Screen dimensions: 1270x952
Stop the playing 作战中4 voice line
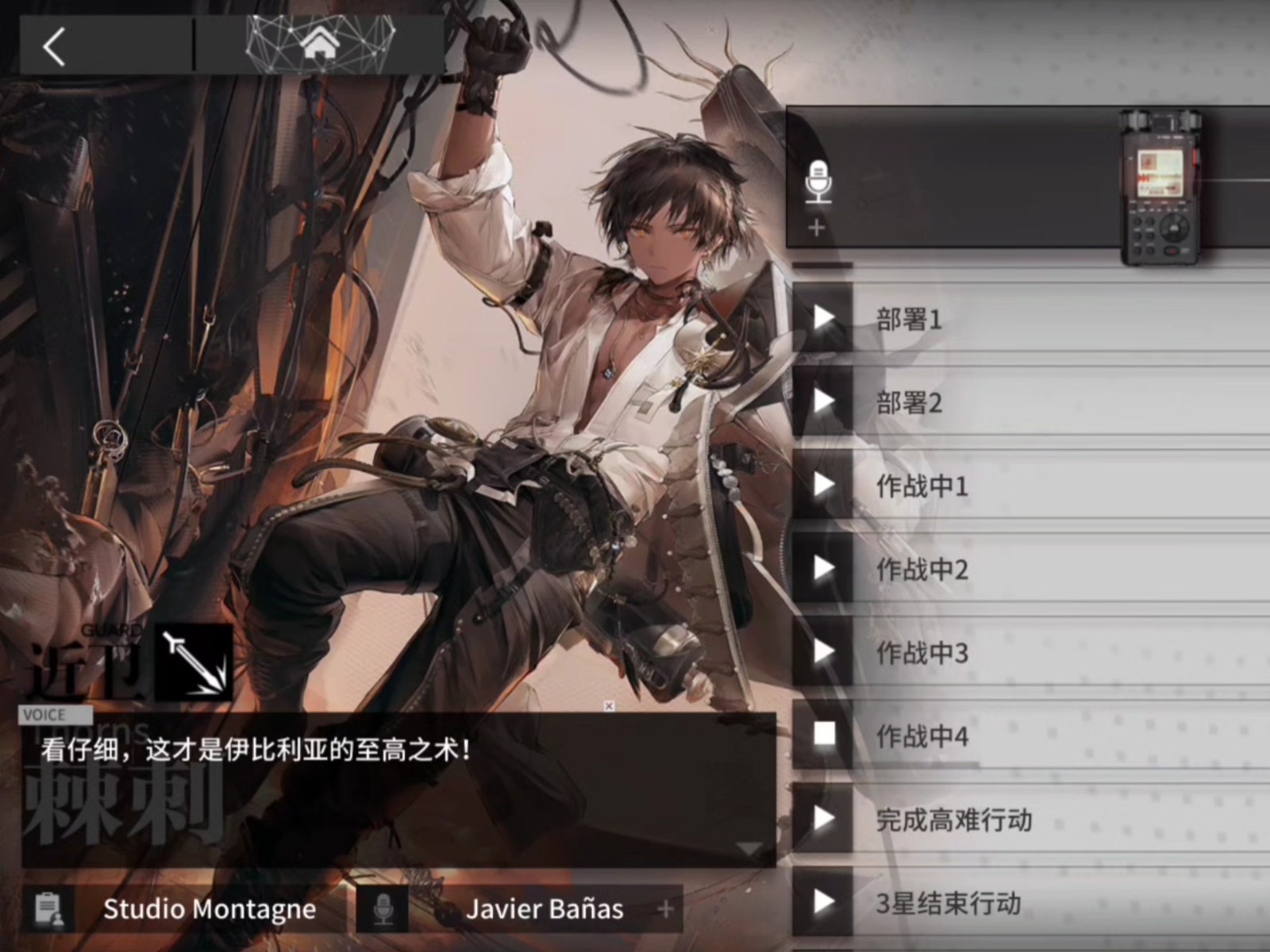[823, 735]
